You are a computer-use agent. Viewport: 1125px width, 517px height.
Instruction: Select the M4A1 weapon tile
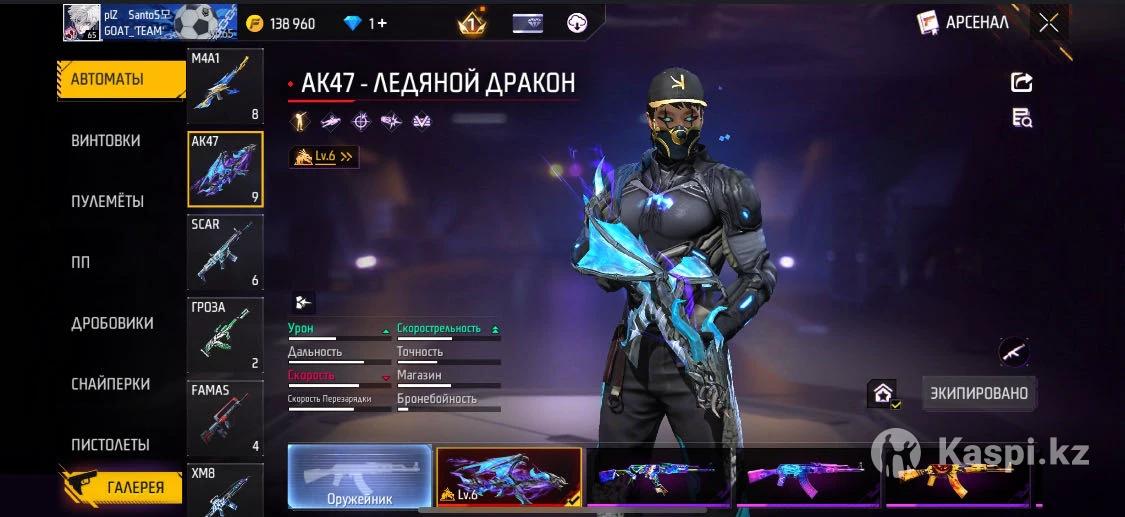pos(225,87)
